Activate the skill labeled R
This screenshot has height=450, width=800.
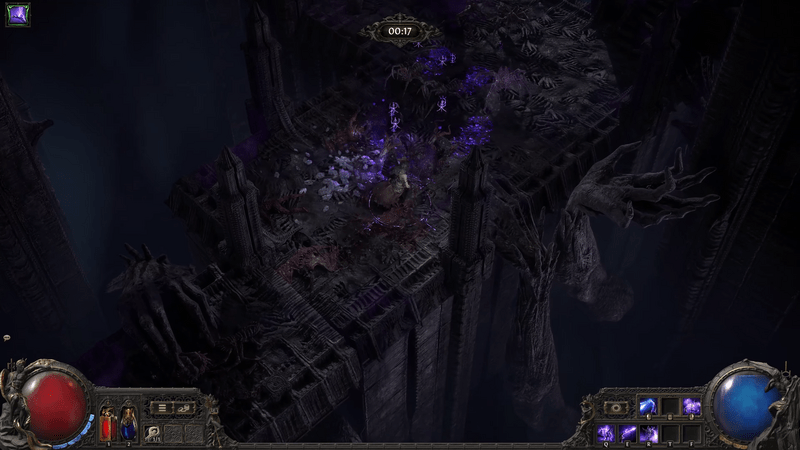click(650, 433)
